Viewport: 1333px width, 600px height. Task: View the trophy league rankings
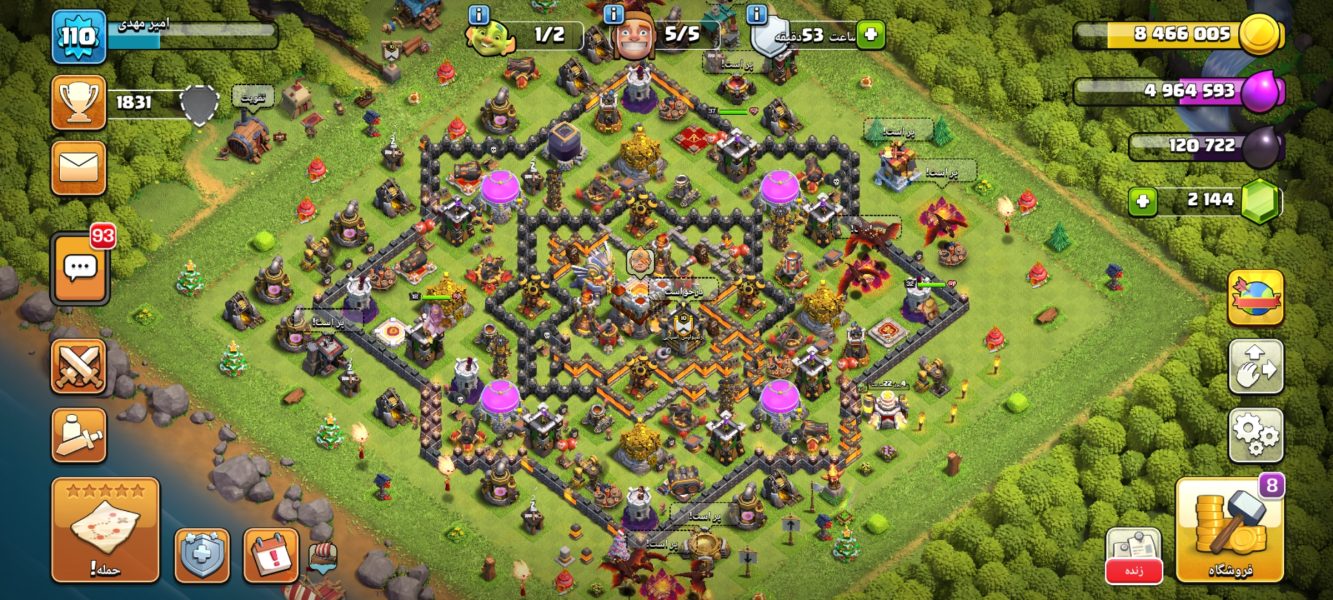78,102
